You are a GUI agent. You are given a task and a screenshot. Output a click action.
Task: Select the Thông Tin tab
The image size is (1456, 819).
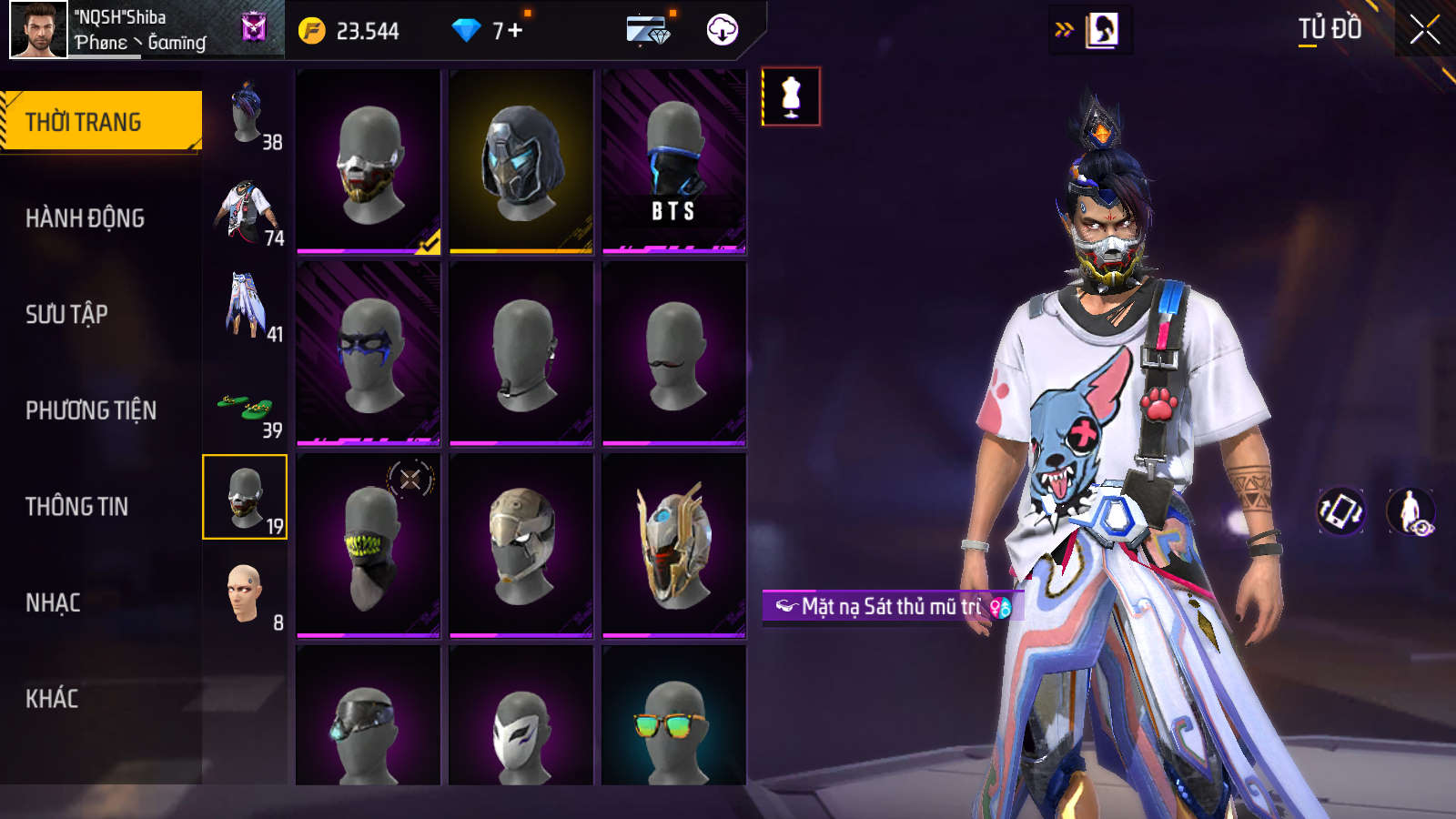tap(76, 507)
